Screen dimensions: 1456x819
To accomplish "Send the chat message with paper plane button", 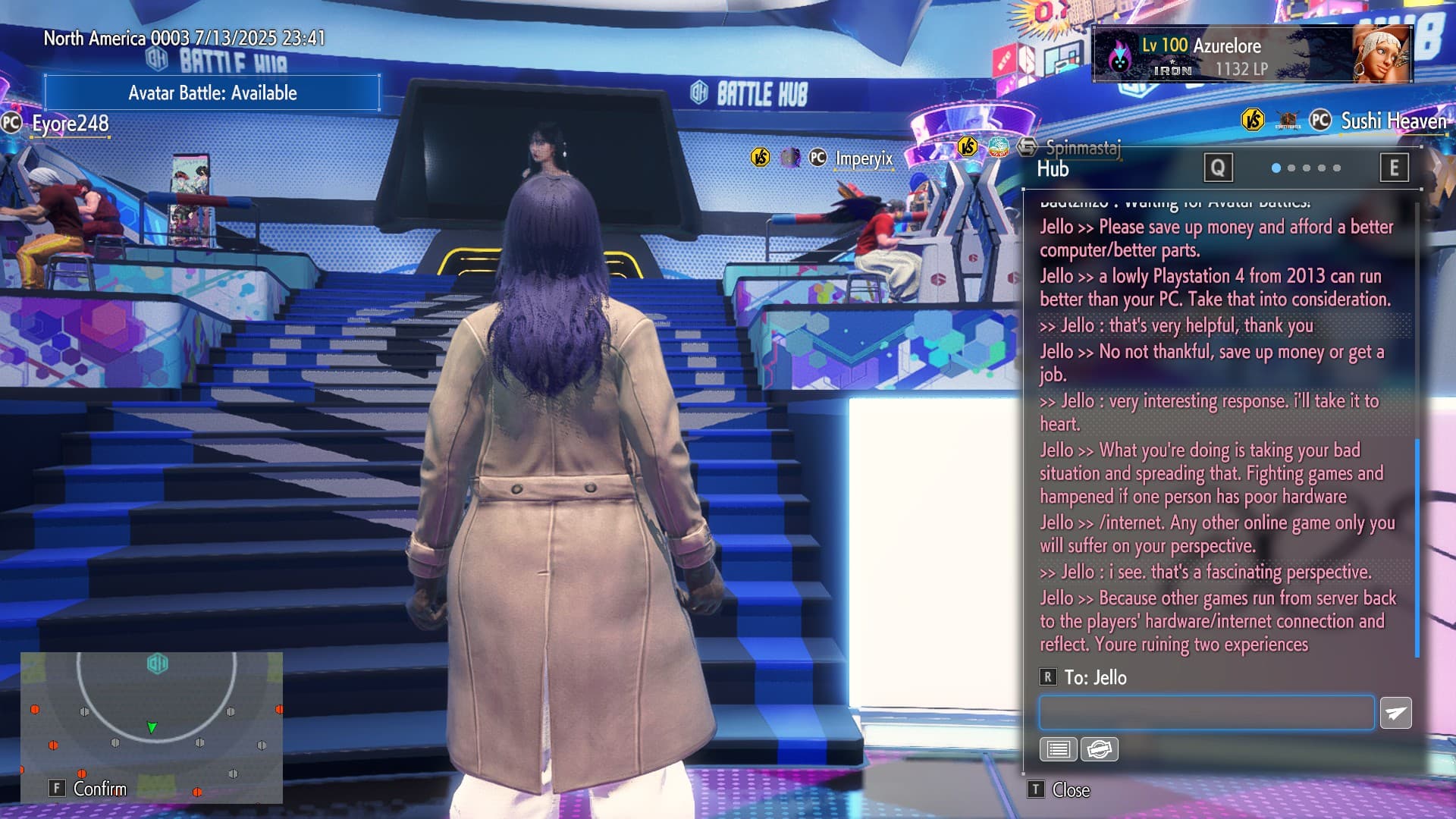I will click(x=1395, y=713).
